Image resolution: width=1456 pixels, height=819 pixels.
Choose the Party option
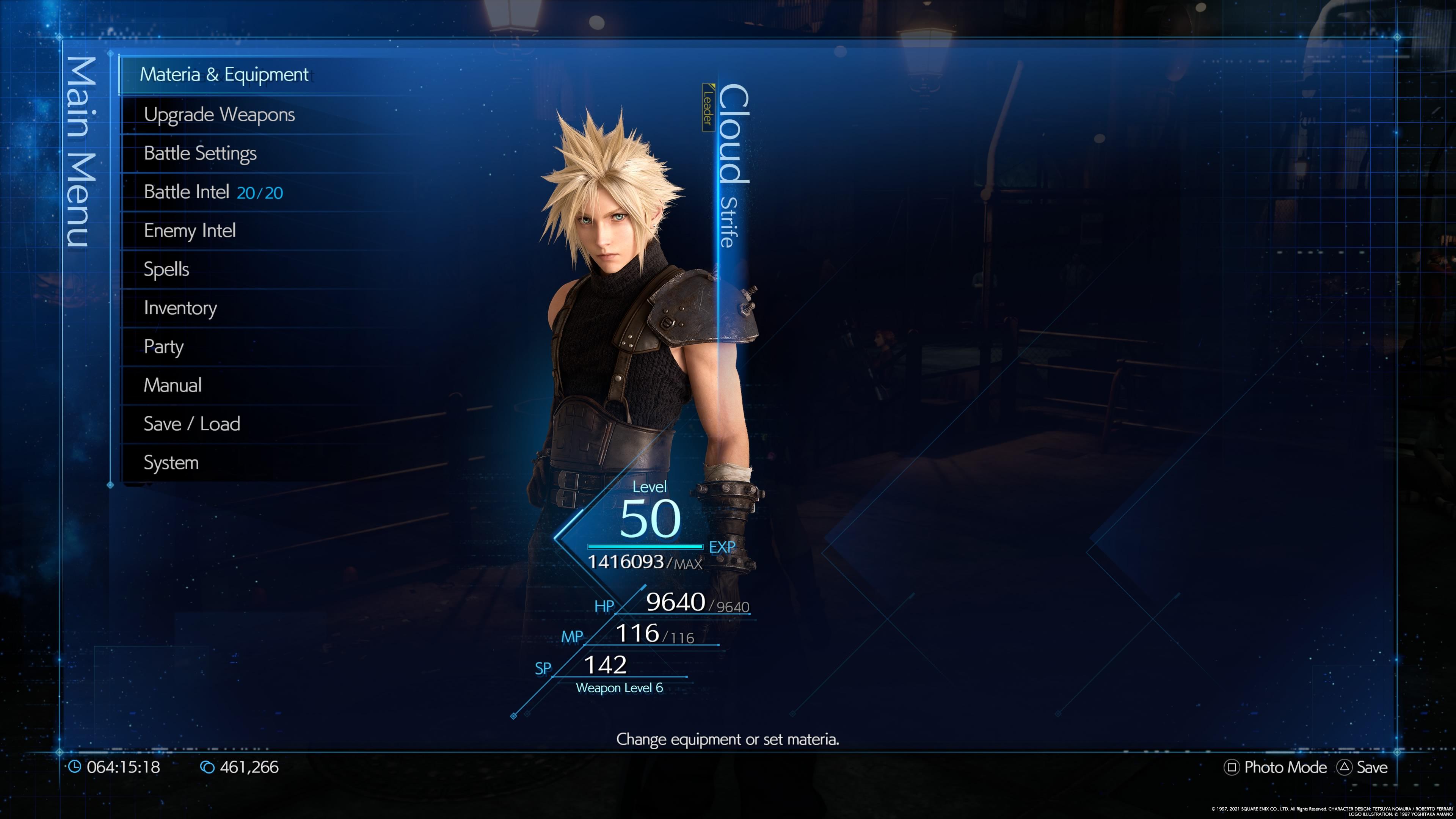pos(163,347)
